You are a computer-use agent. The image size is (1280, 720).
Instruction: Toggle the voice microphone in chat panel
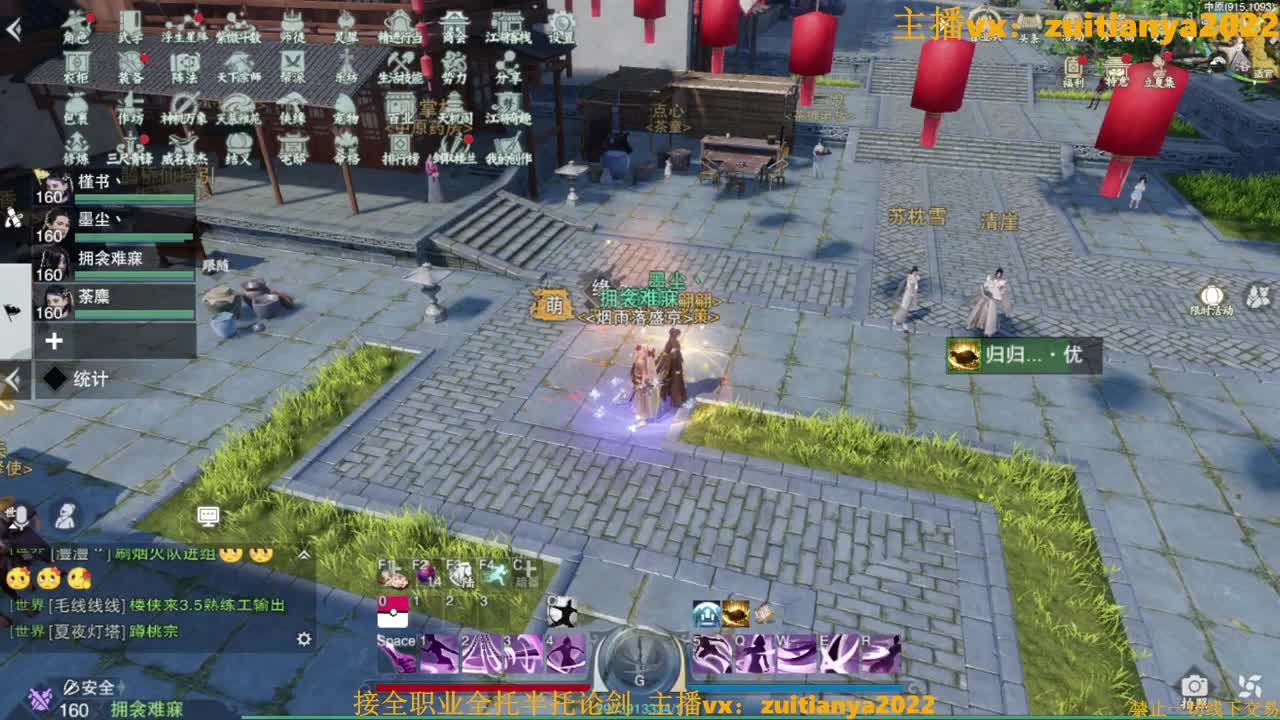(x=21, y=516)
